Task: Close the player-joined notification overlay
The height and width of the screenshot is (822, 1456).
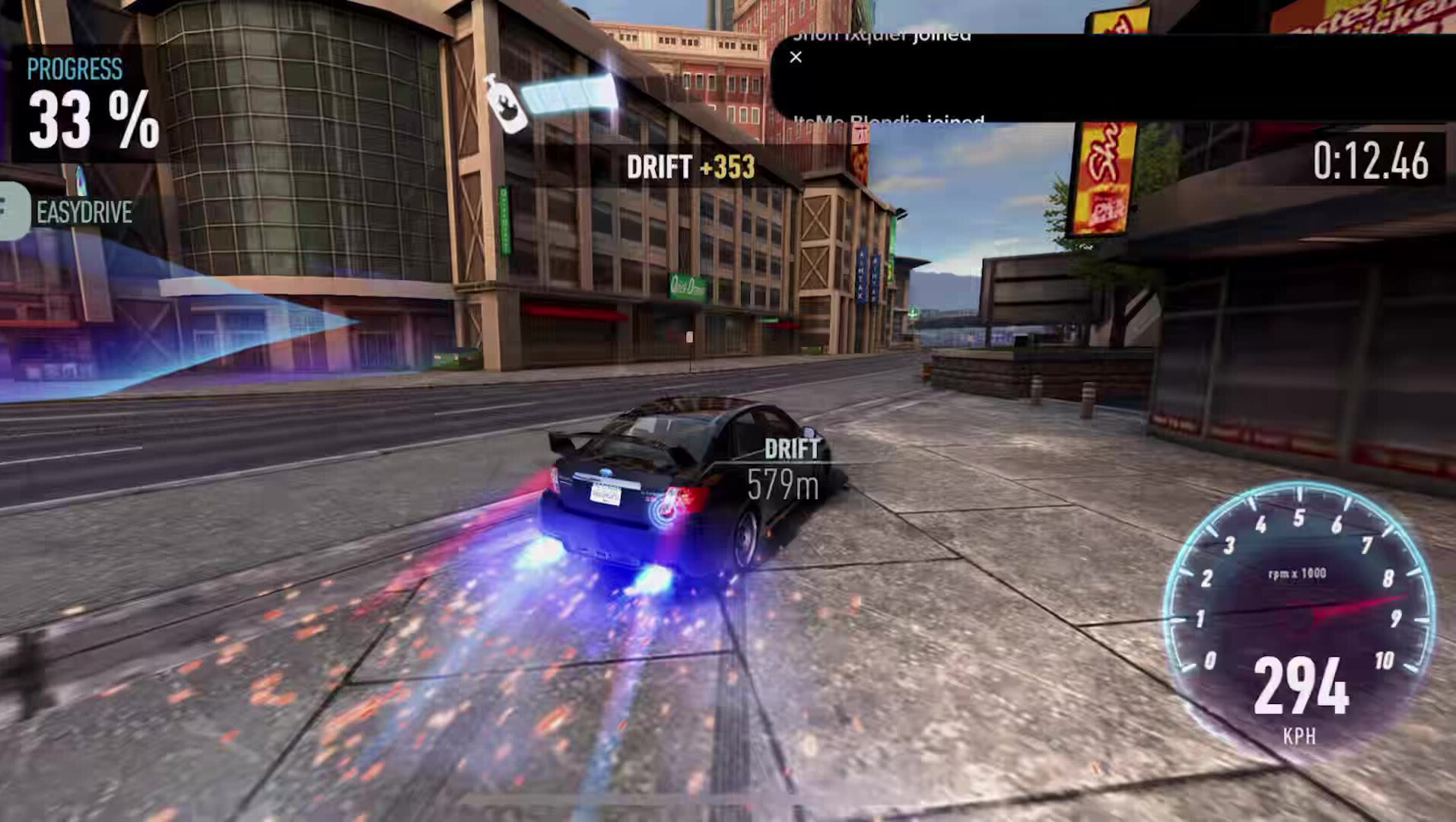Action: [x=796, y=57]
